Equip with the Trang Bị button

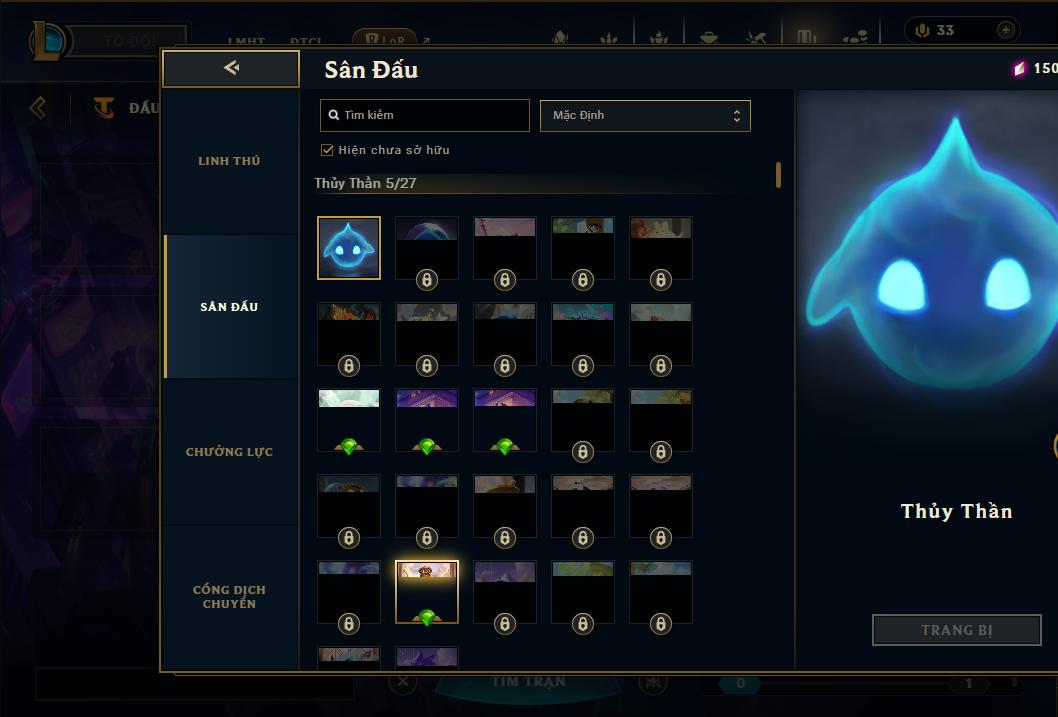(956, 630)
